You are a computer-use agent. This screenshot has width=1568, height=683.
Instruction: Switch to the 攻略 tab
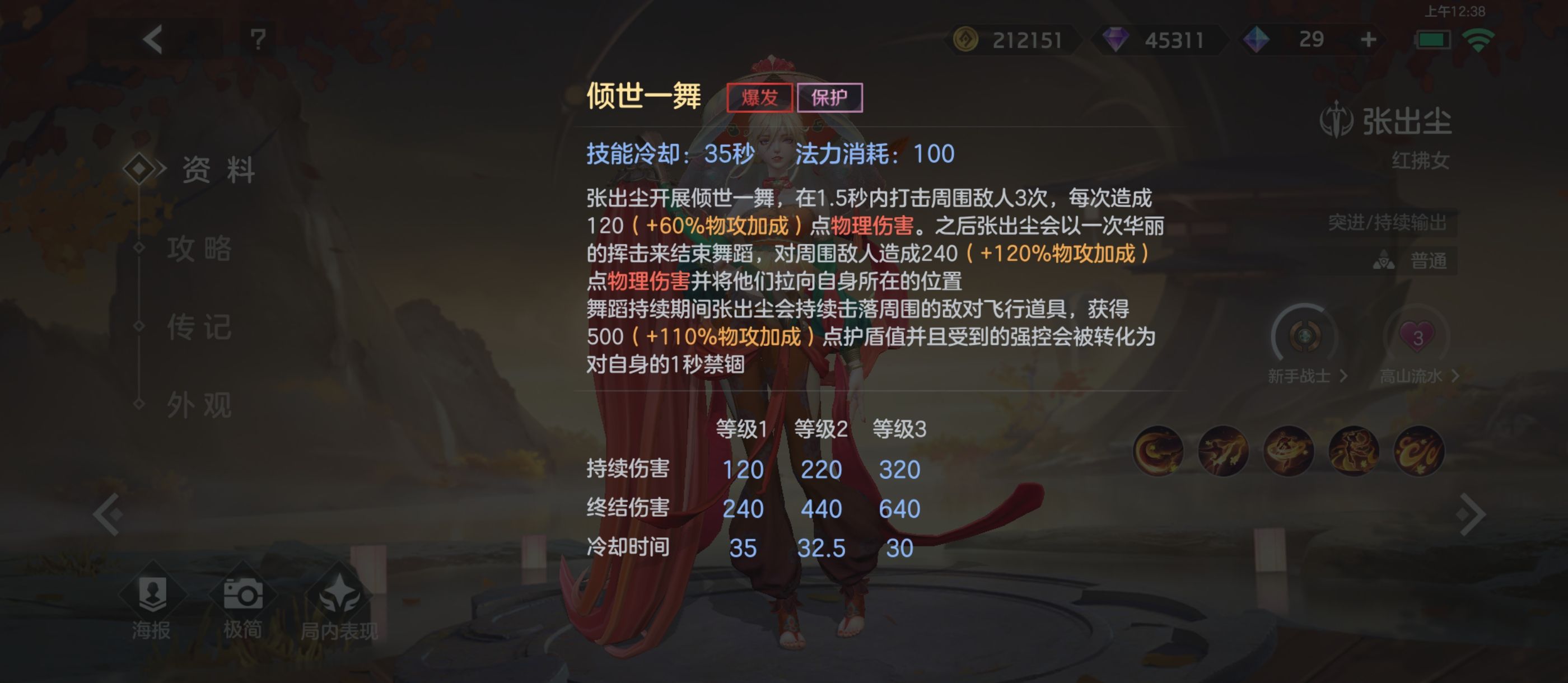pos(201,250)
